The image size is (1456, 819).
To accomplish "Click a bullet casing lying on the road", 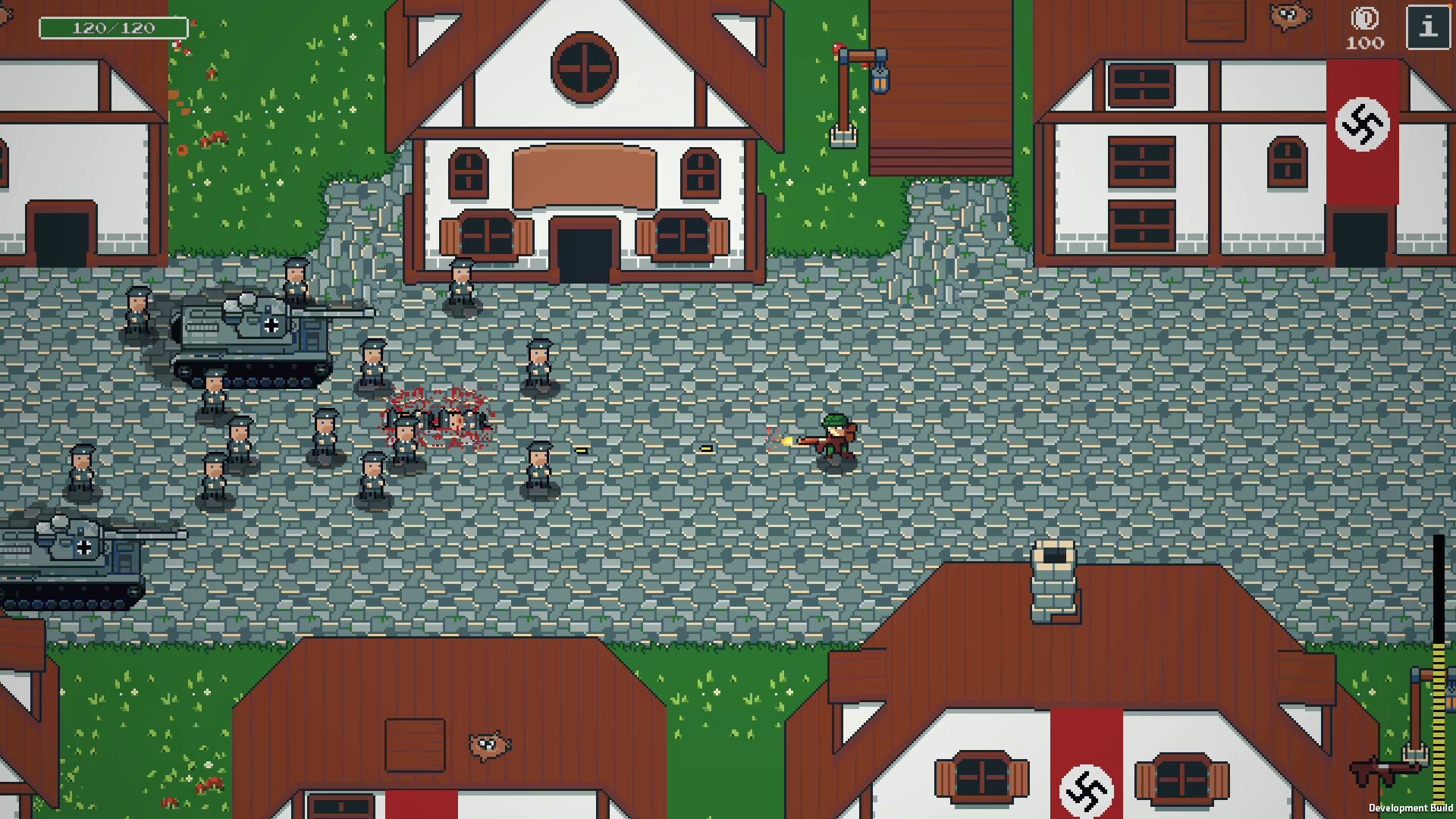I will 582,450.
